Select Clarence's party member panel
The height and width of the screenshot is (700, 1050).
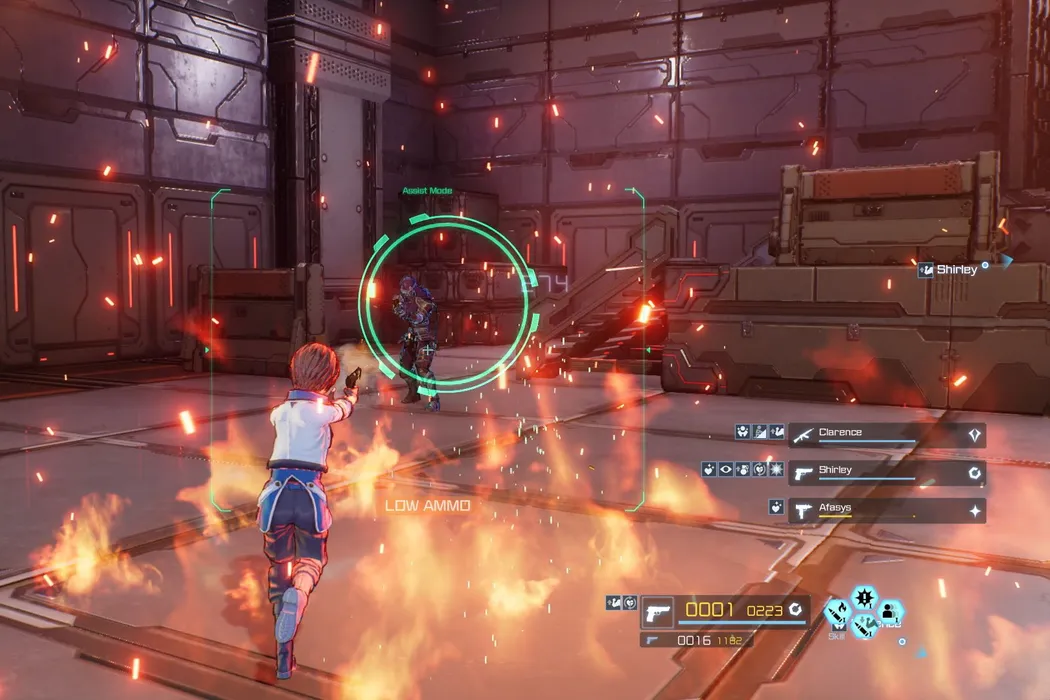pyautogui.click(x=886, y=434)
